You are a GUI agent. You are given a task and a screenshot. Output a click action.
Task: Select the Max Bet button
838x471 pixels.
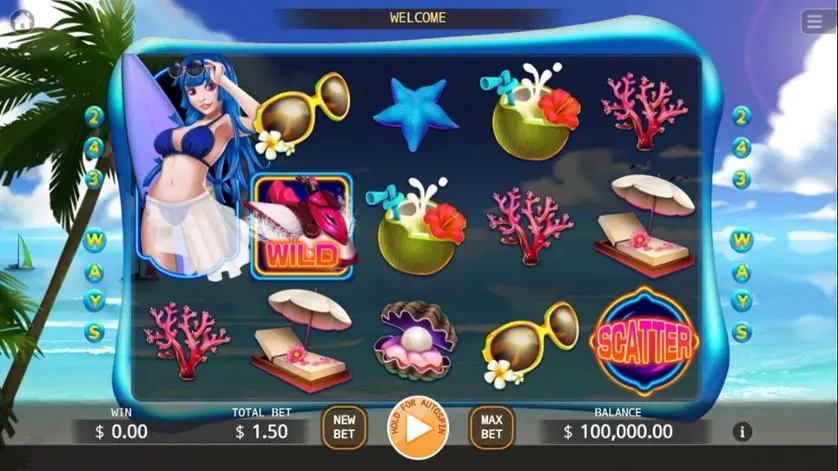tap(491, 427)
